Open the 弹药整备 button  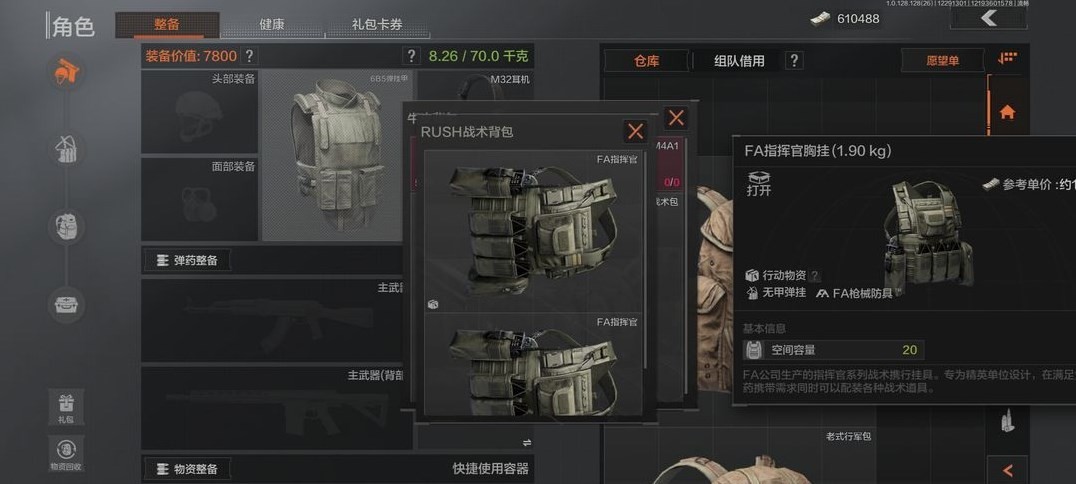point(188,260)
